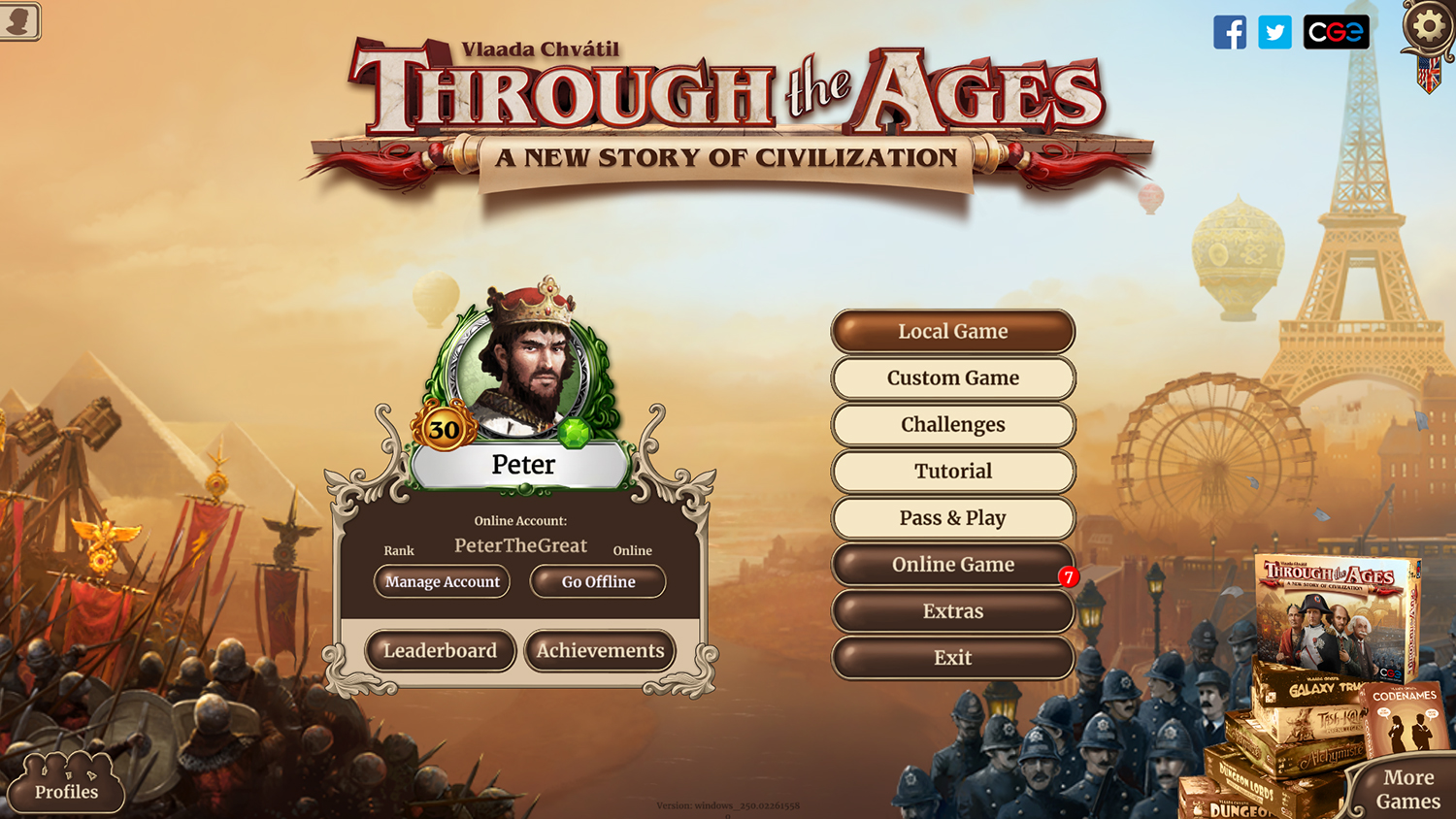Click Peter's level 30 medal badge
1456x819 pixels.
pos(444,429)
